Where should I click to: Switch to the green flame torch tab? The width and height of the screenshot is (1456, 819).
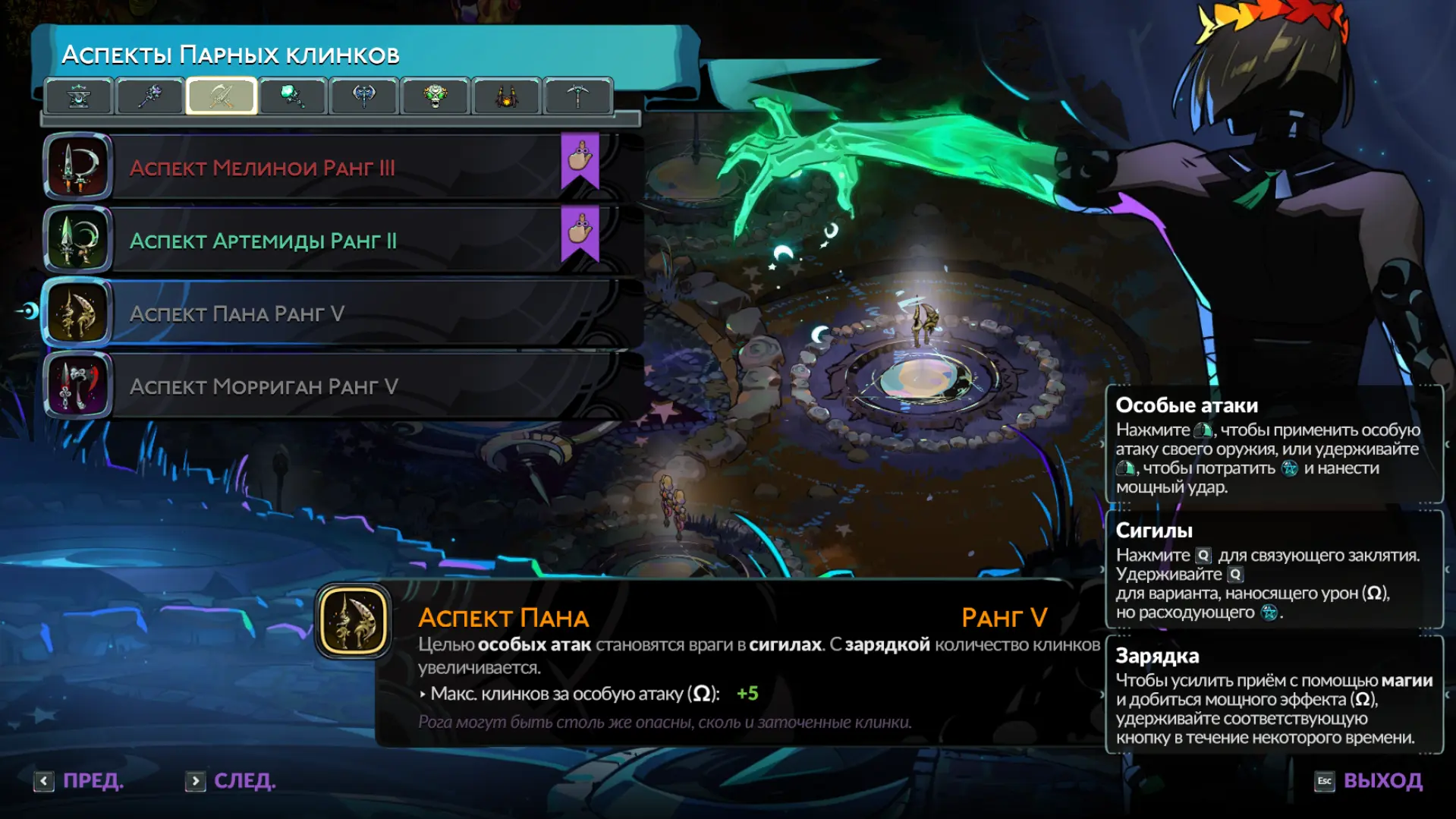[293, 96]
